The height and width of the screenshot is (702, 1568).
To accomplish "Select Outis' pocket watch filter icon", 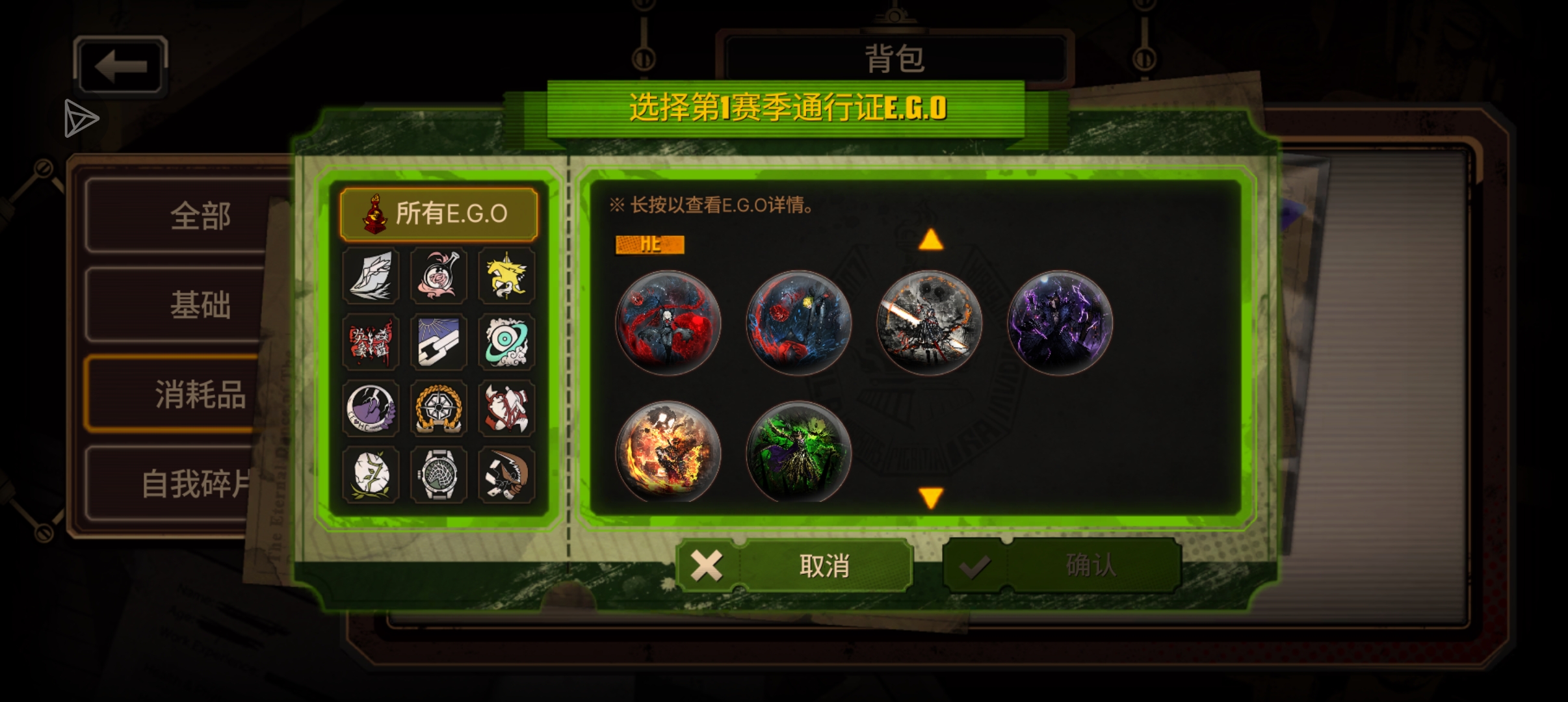I will click(439, 476).
